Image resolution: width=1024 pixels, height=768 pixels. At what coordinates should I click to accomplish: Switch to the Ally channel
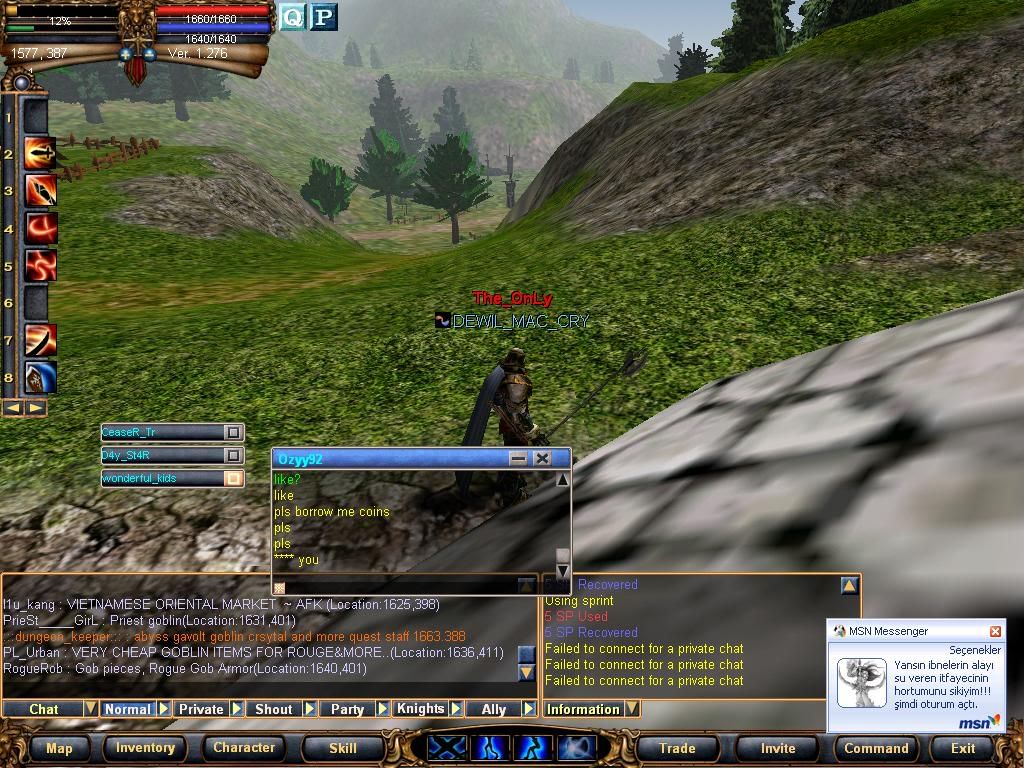pos(494,709)
